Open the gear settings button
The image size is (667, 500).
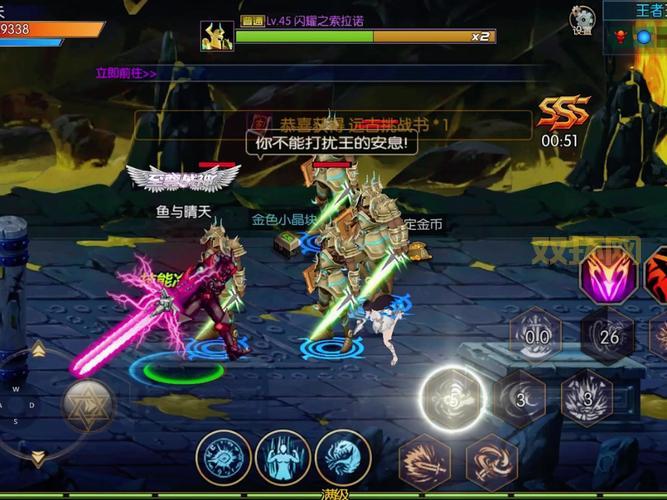point(582,20)
